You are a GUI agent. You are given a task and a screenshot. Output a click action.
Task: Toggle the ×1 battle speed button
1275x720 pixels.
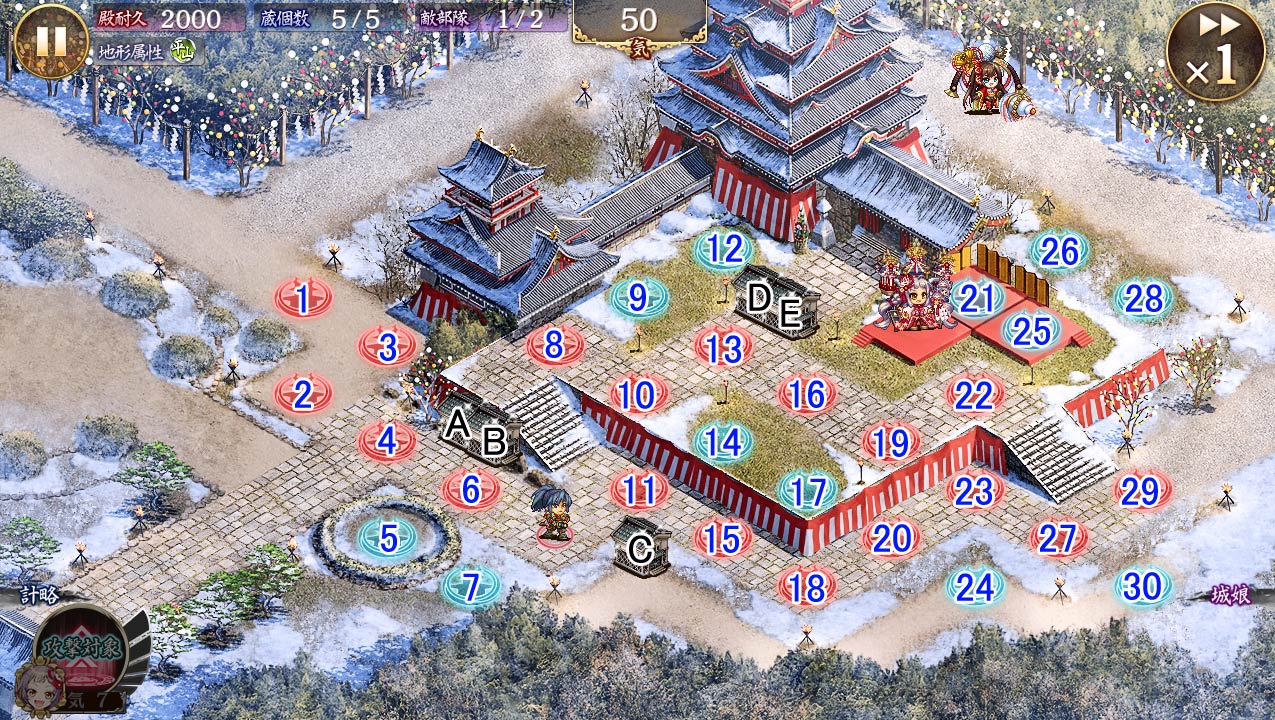1215,50
